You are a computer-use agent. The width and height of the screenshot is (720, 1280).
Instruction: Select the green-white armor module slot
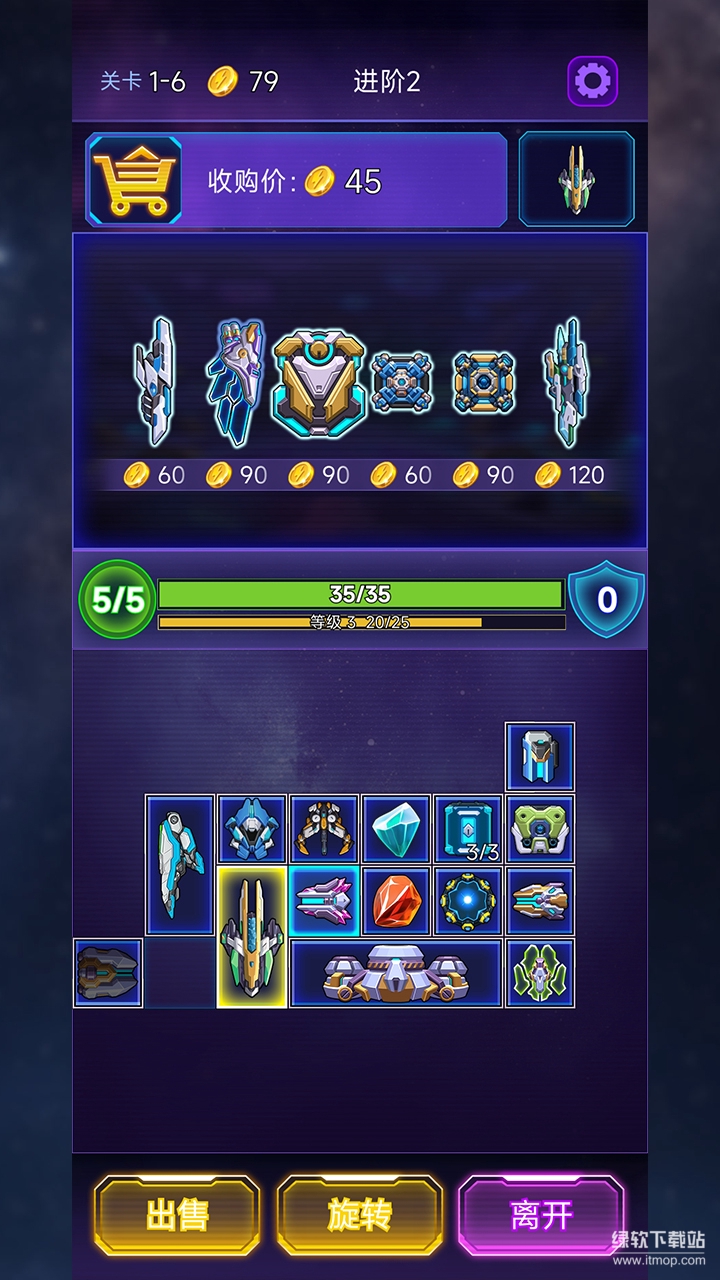[x=540, y=829]
